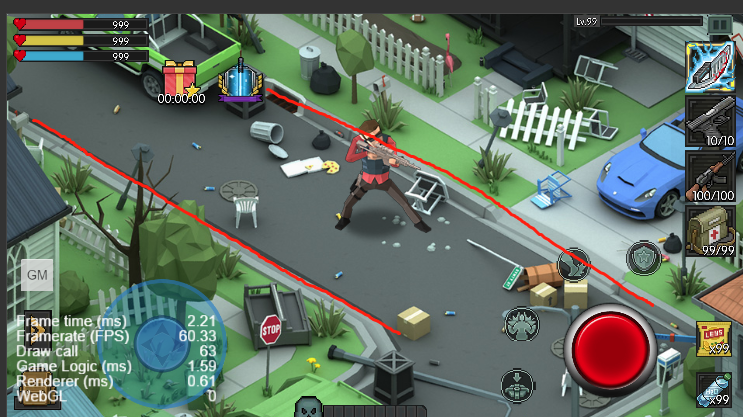This screenshot has width=743, height=417.
Task: Use the water bottle item
Action: pos(711,388)
